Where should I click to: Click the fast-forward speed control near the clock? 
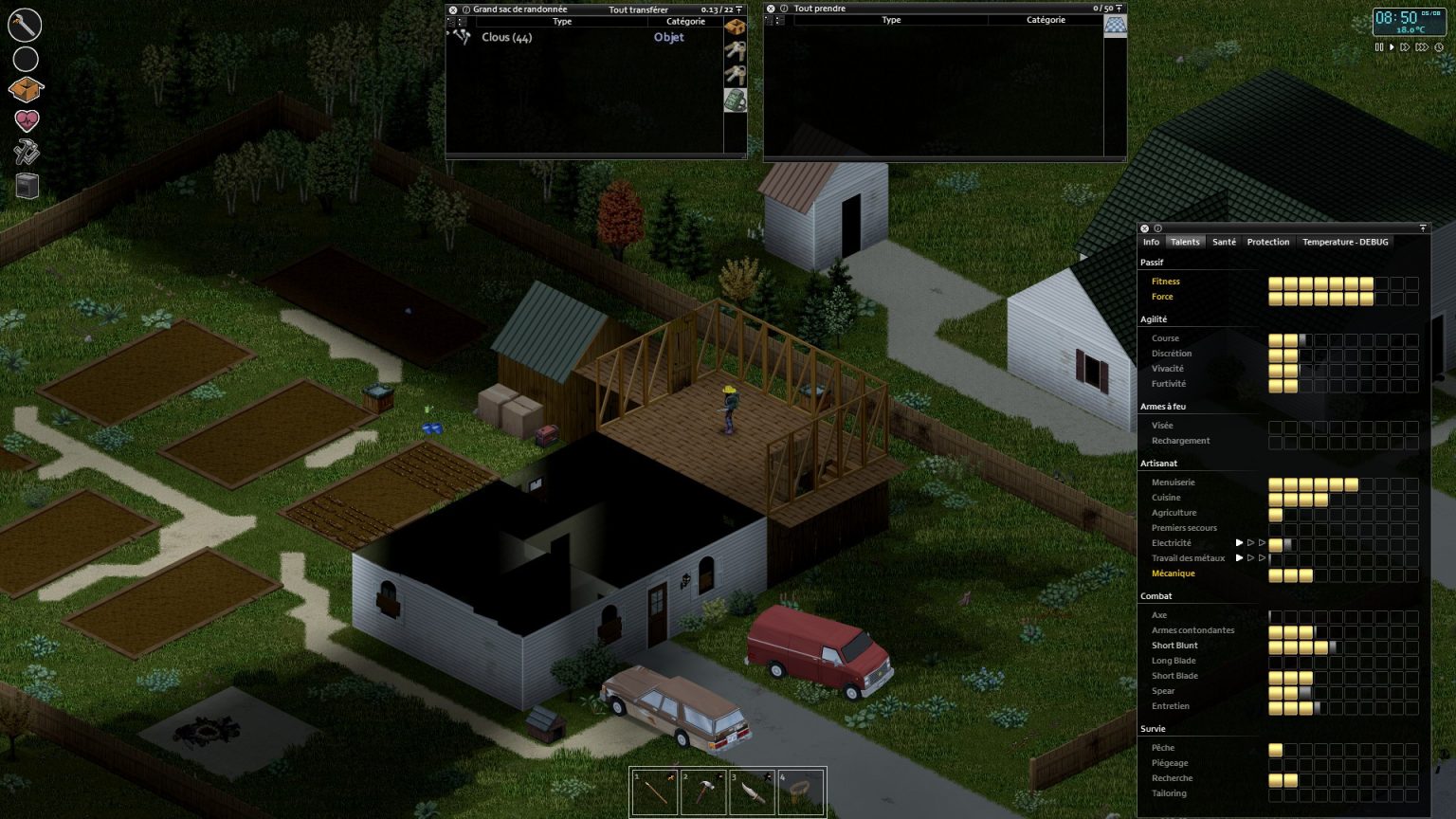click(x=1406, y=46)
